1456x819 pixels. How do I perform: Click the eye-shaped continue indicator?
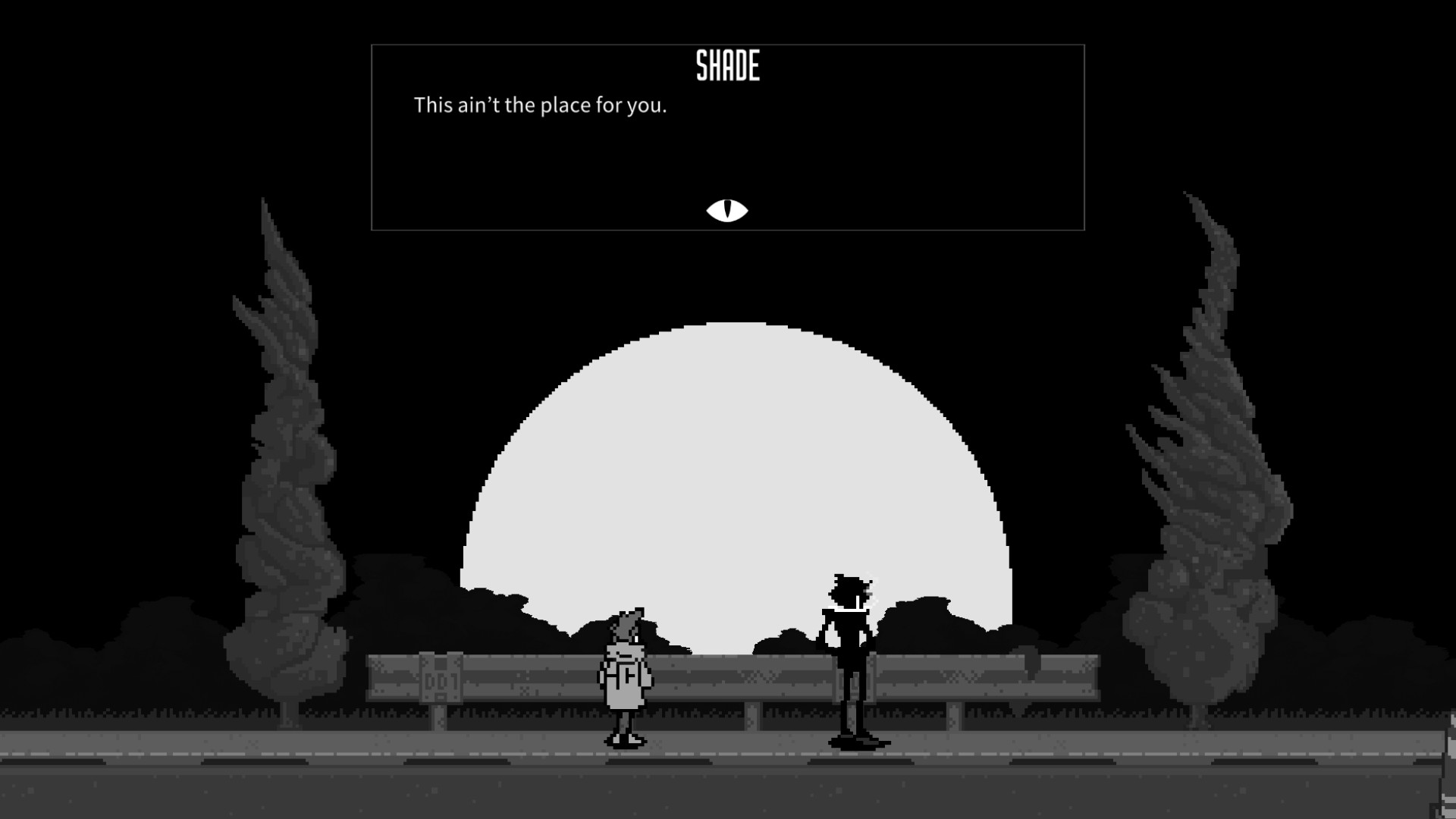click(727, 209)
